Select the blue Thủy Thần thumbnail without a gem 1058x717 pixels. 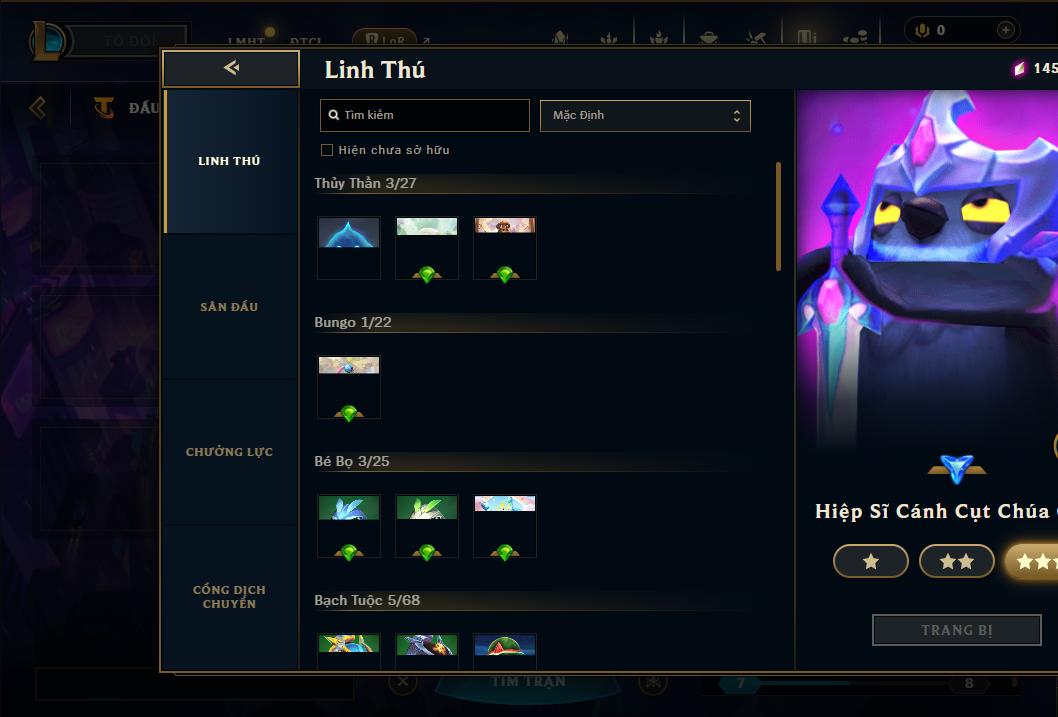click(x=349, y=247)
